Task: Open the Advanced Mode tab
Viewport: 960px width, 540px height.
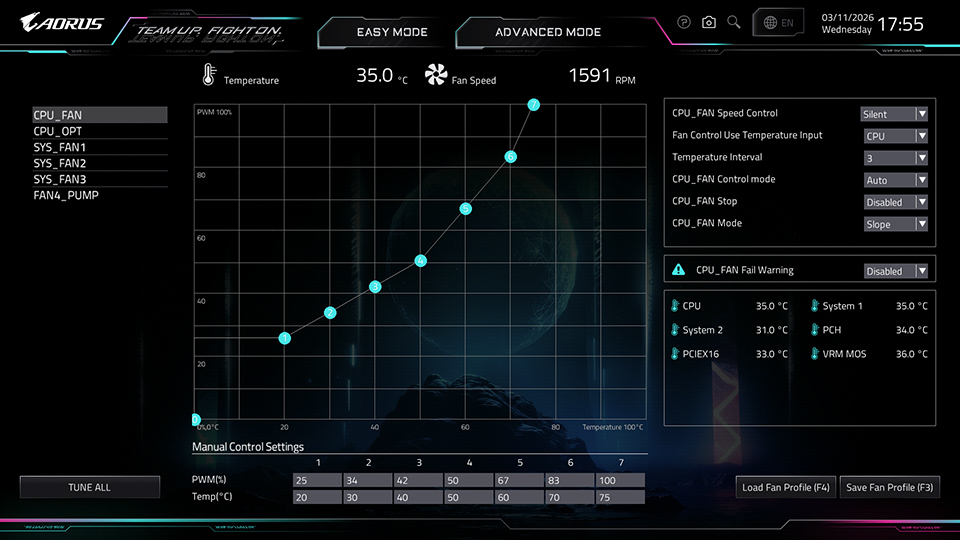Action: click(548, 32)
